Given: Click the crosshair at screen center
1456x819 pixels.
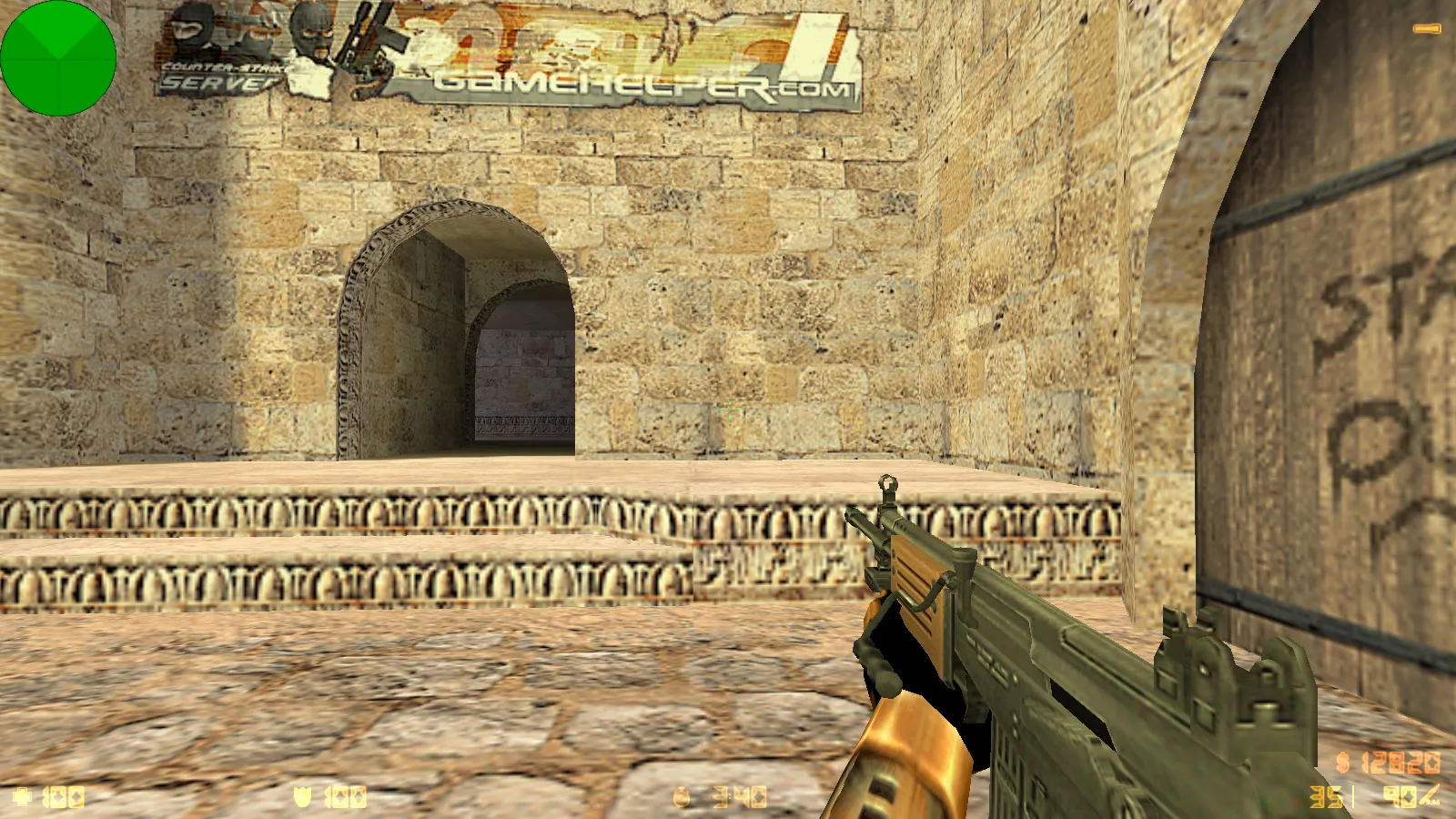Looking at the screenshot, I should pyautogui.click(x=728, y=409).
